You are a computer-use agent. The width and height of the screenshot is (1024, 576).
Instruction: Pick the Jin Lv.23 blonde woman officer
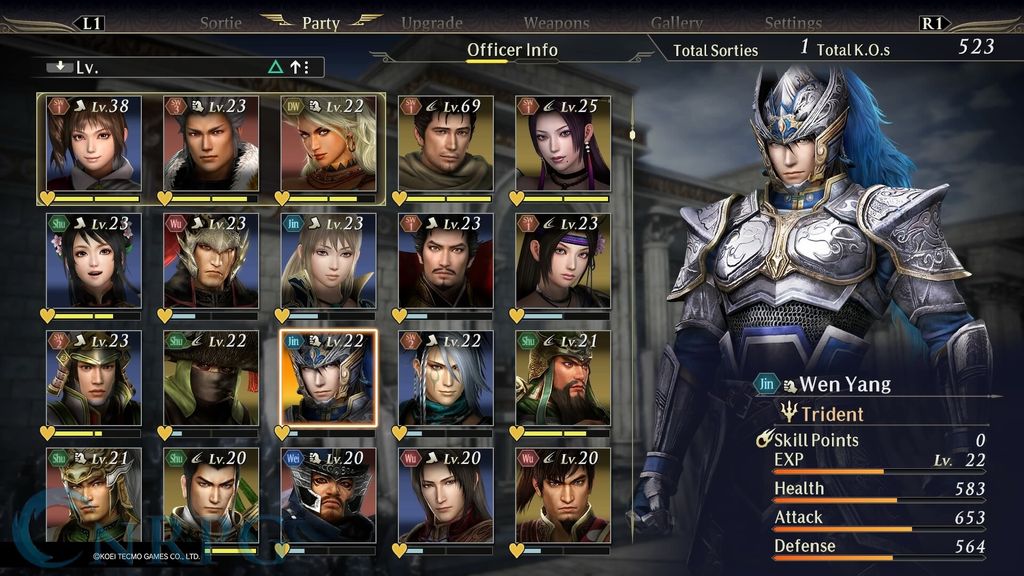(x=328, y=260)
